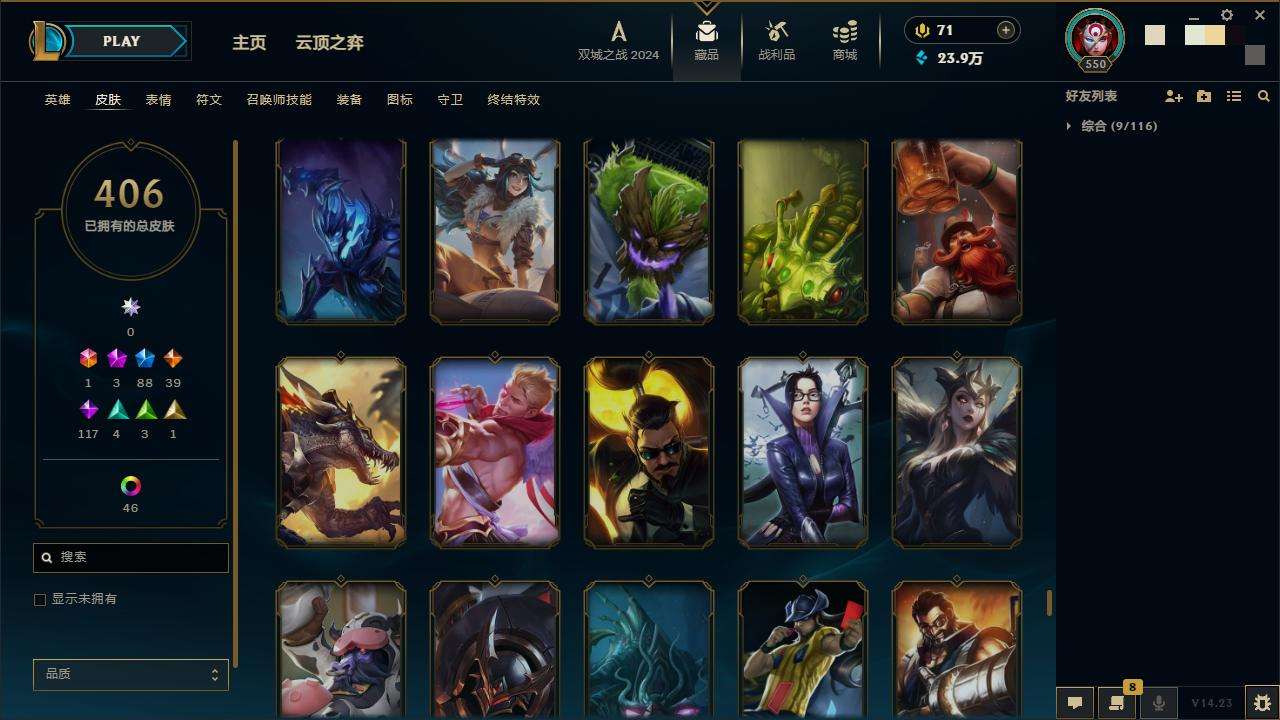Open the 双城之战 2024 event page

point(618,41)
